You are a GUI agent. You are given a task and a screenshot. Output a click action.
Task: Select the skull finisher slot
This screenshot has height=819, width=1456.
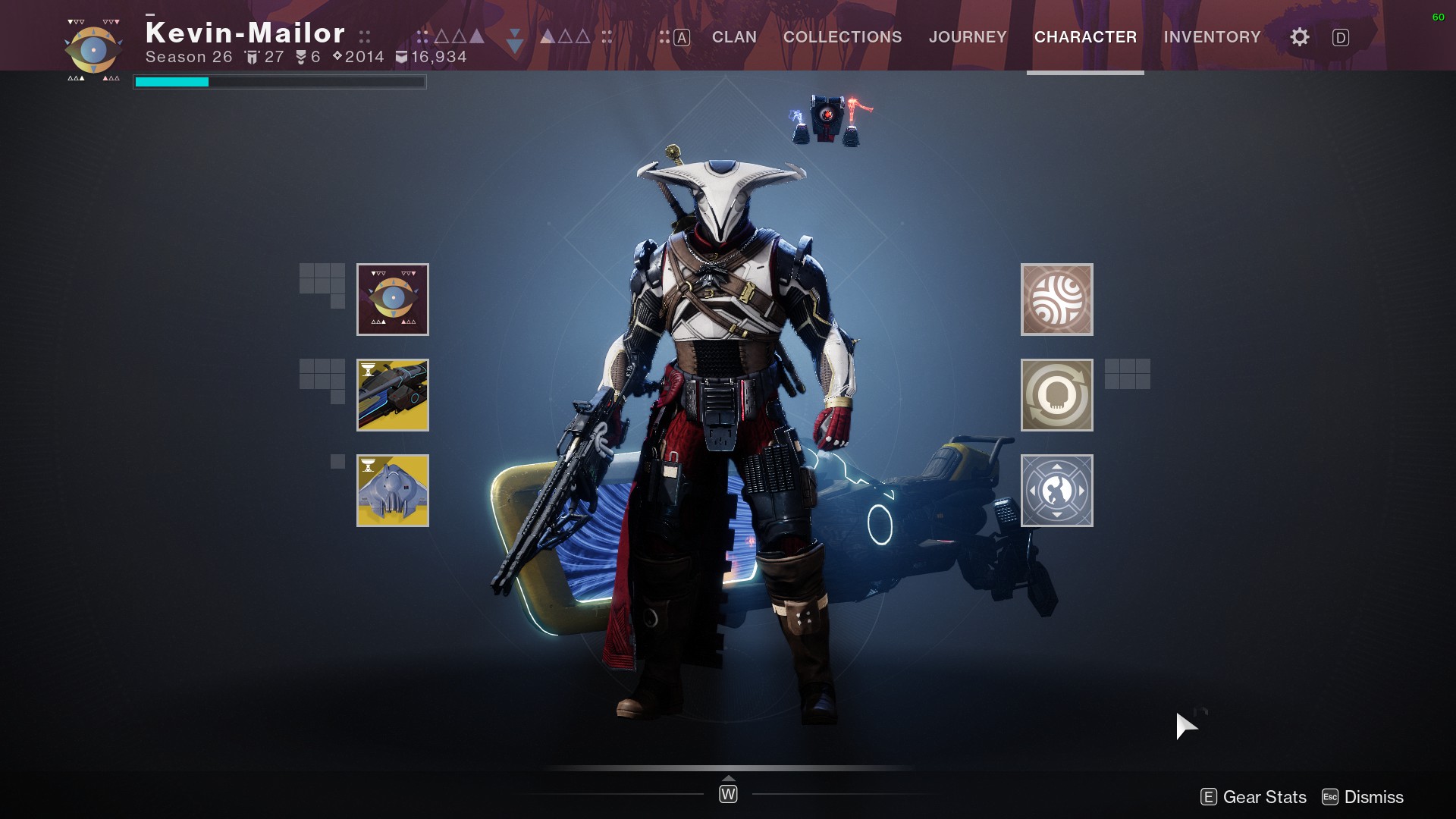(x=1056, y=395)
